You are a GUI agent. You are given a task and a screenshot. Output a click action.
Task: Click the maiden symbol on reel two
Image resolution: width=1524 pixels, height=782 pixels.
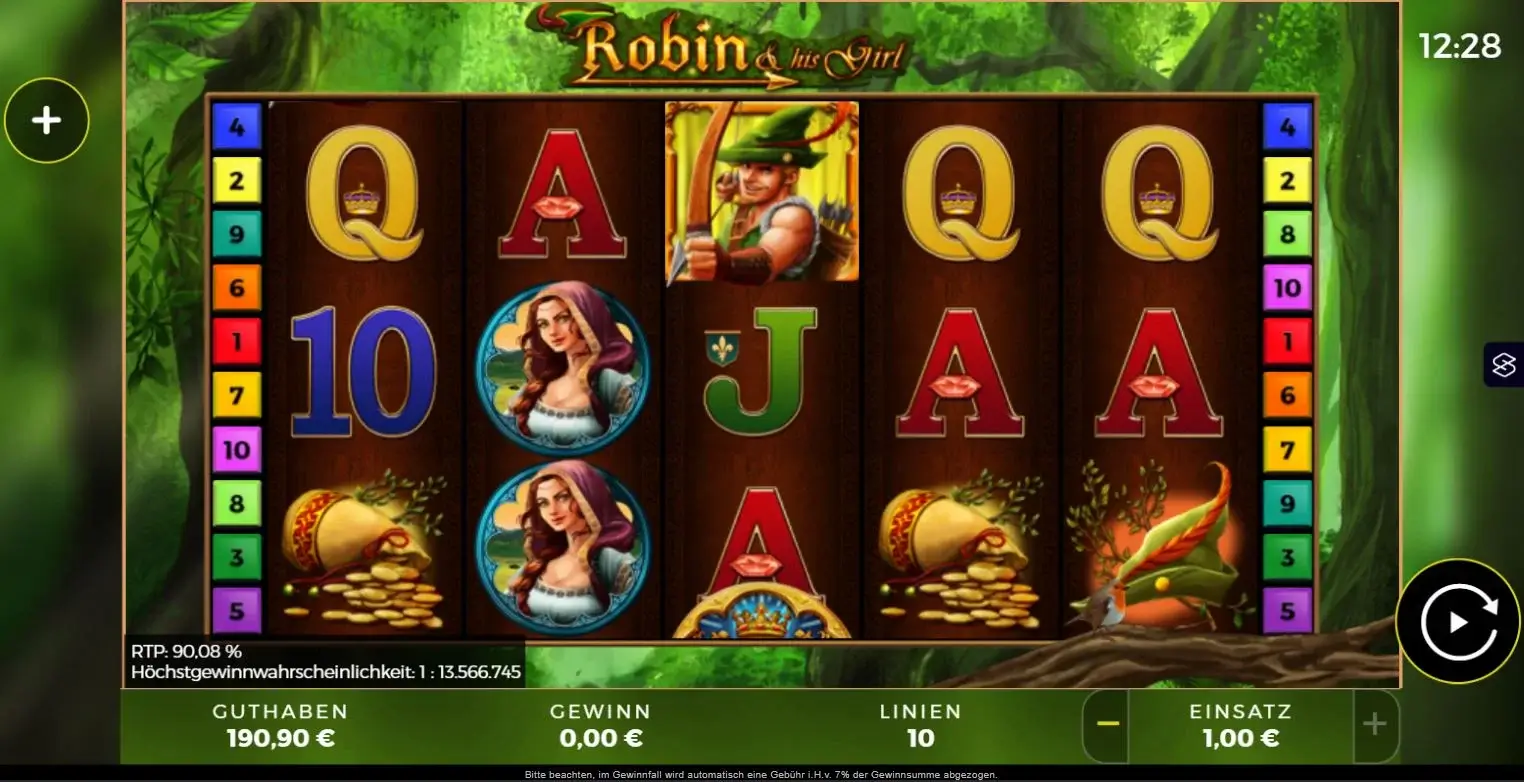coord(561,370)
